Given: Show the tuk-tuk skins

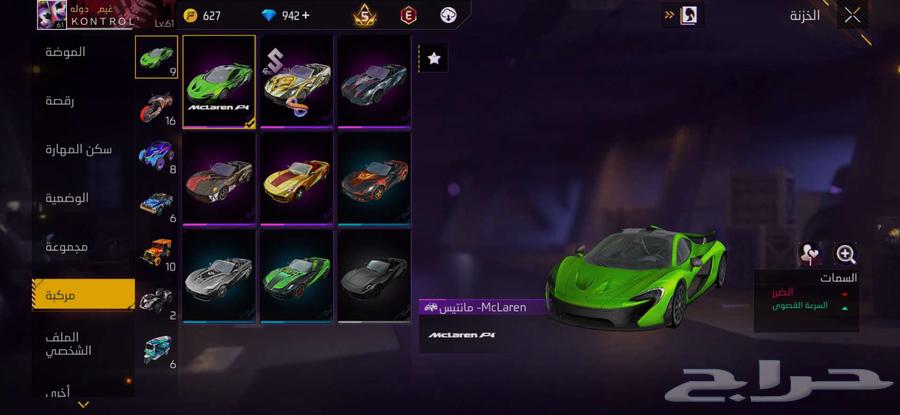Looking at the screenshot, I should pyautogui.click(x=156, y=350).
